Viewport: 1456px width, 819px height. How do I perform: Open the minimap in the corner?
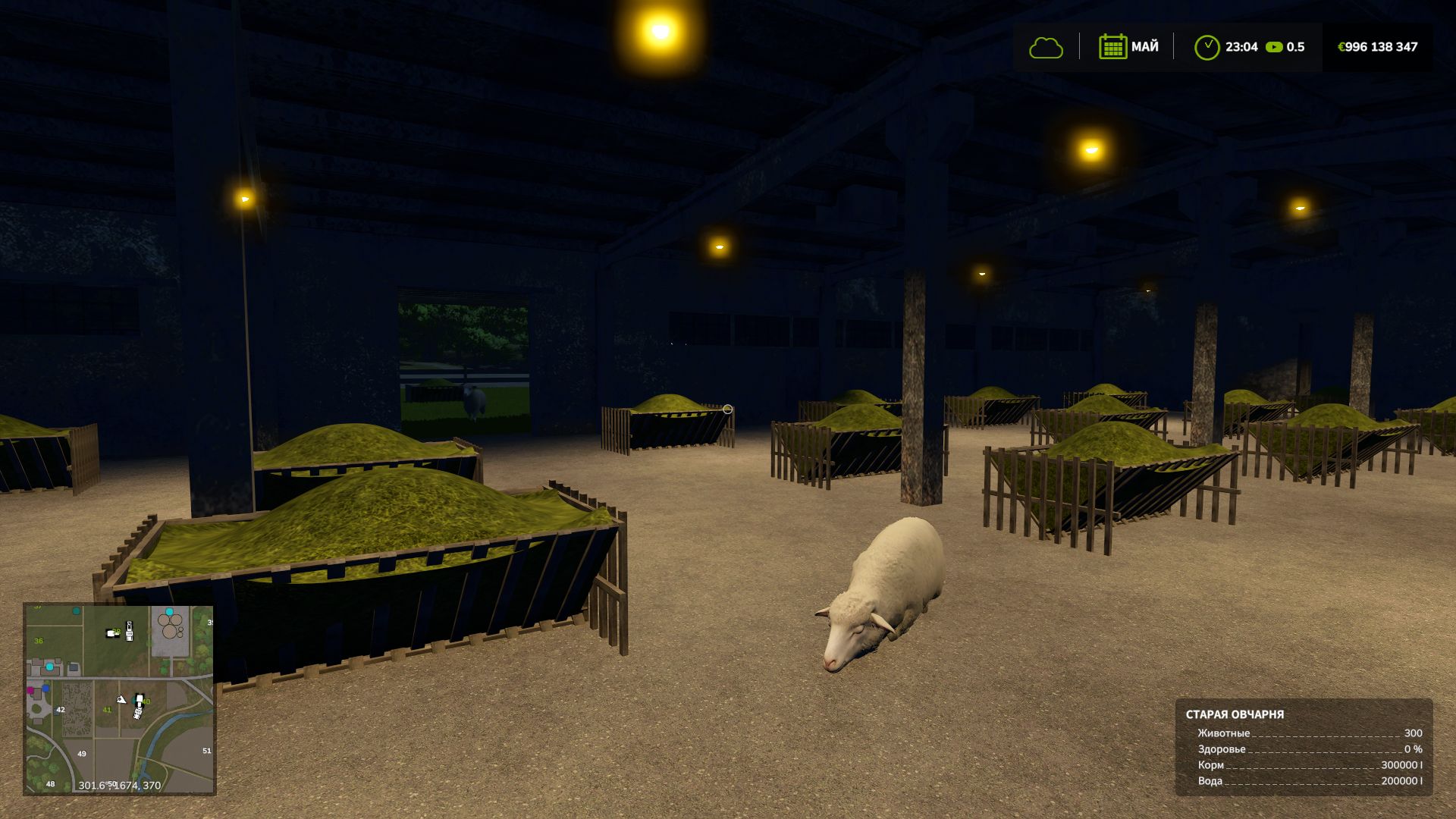pyautogui.click(x=120, y=698)
